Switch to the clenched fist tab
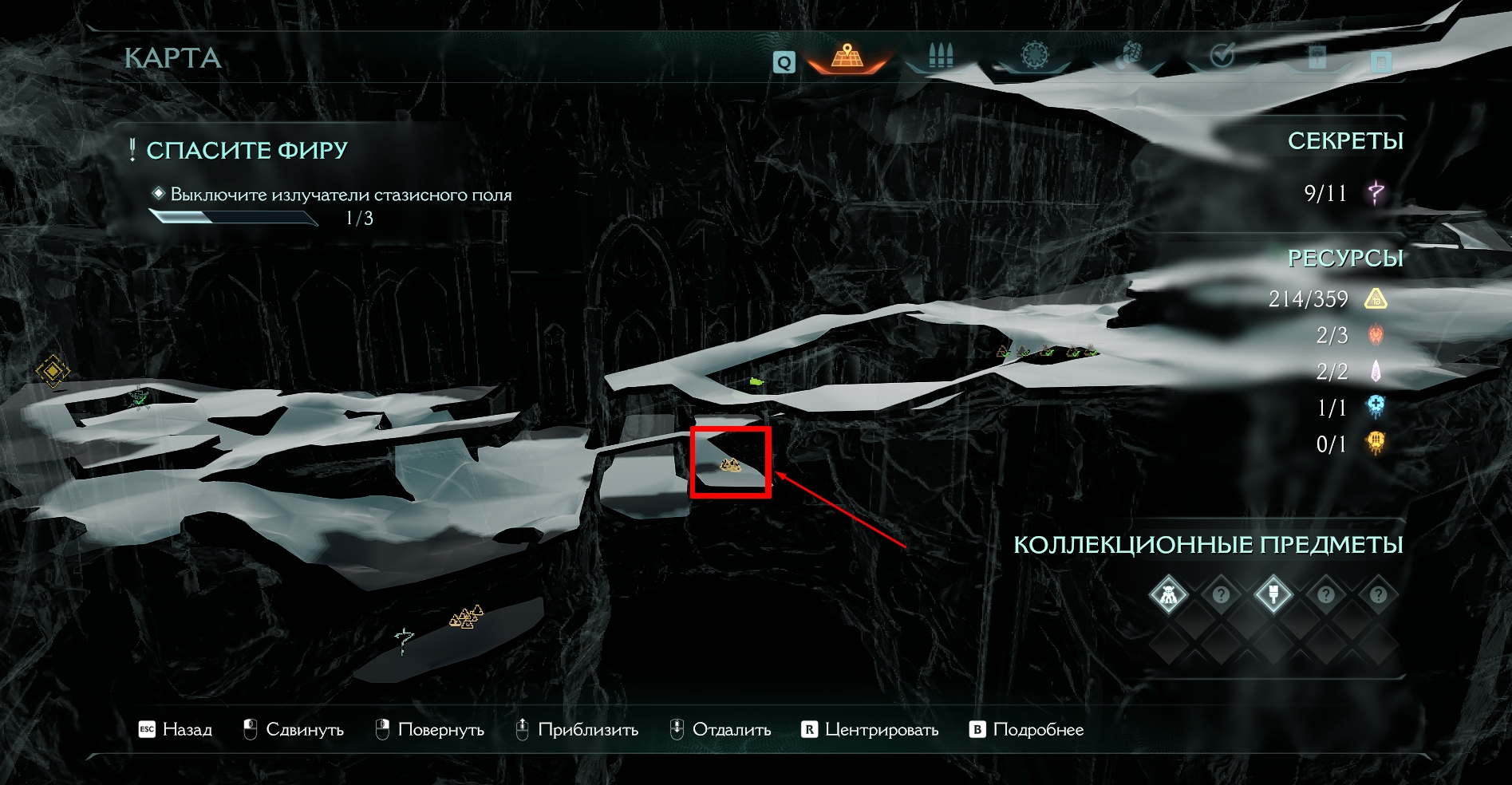This screenshot has height=785, width=1512. pos(1128,57)
